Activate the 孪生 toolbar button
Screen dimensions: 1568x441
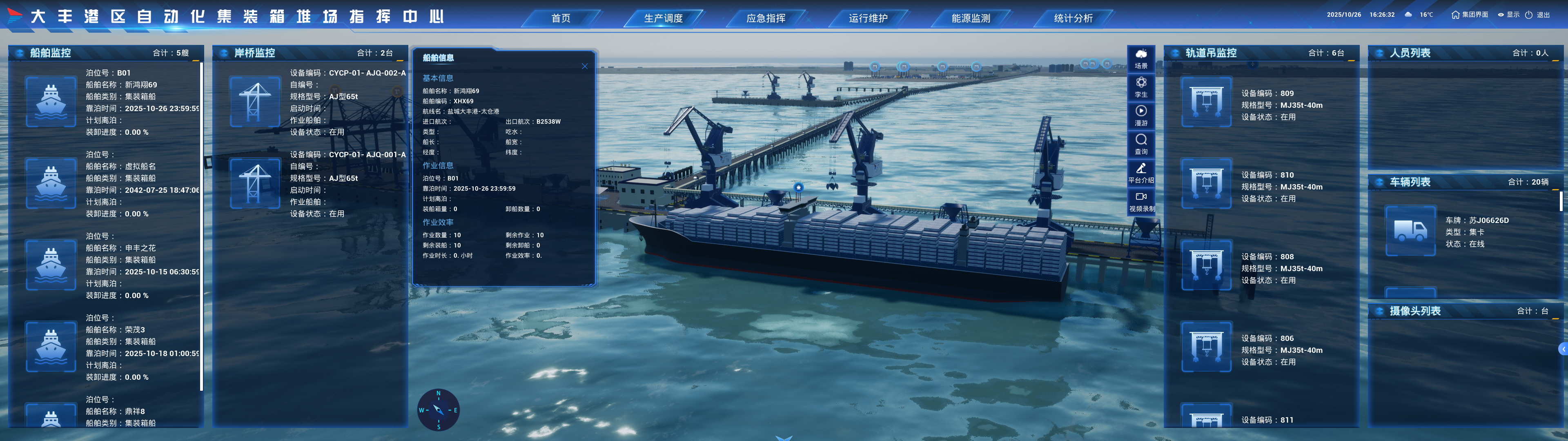pos(1141,87)
